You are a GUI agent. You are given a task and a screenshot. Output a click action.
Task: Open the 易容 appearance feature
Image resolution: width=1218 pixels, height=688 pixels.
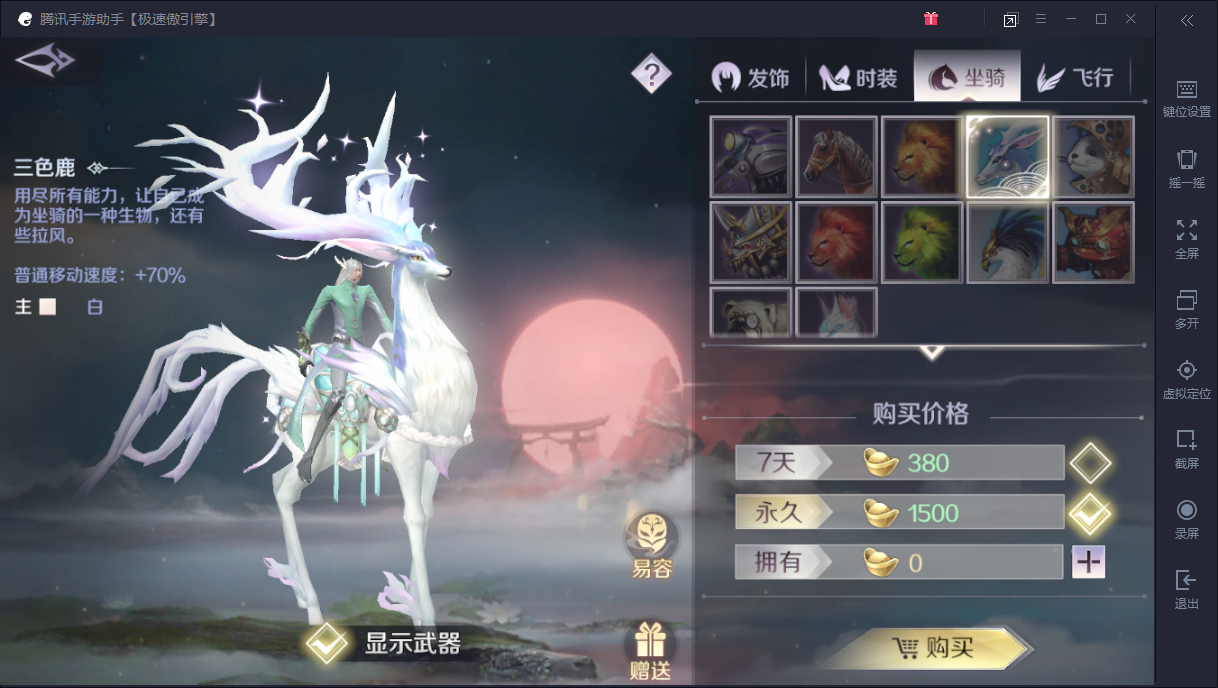point(651,546)
